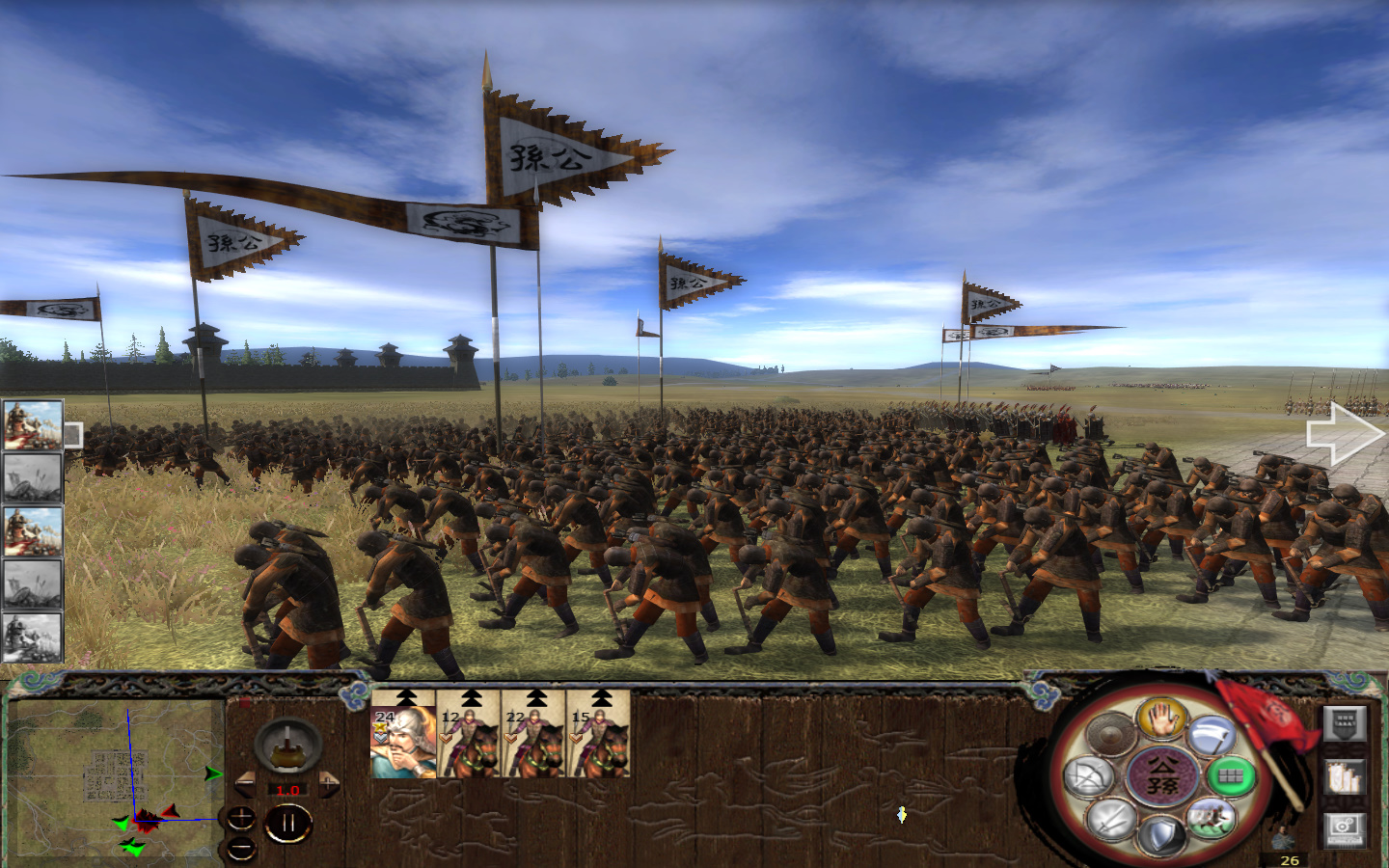Enable guard mode with the shield icon
This screenshot has width=1389, height=868.
[1160, 831]
